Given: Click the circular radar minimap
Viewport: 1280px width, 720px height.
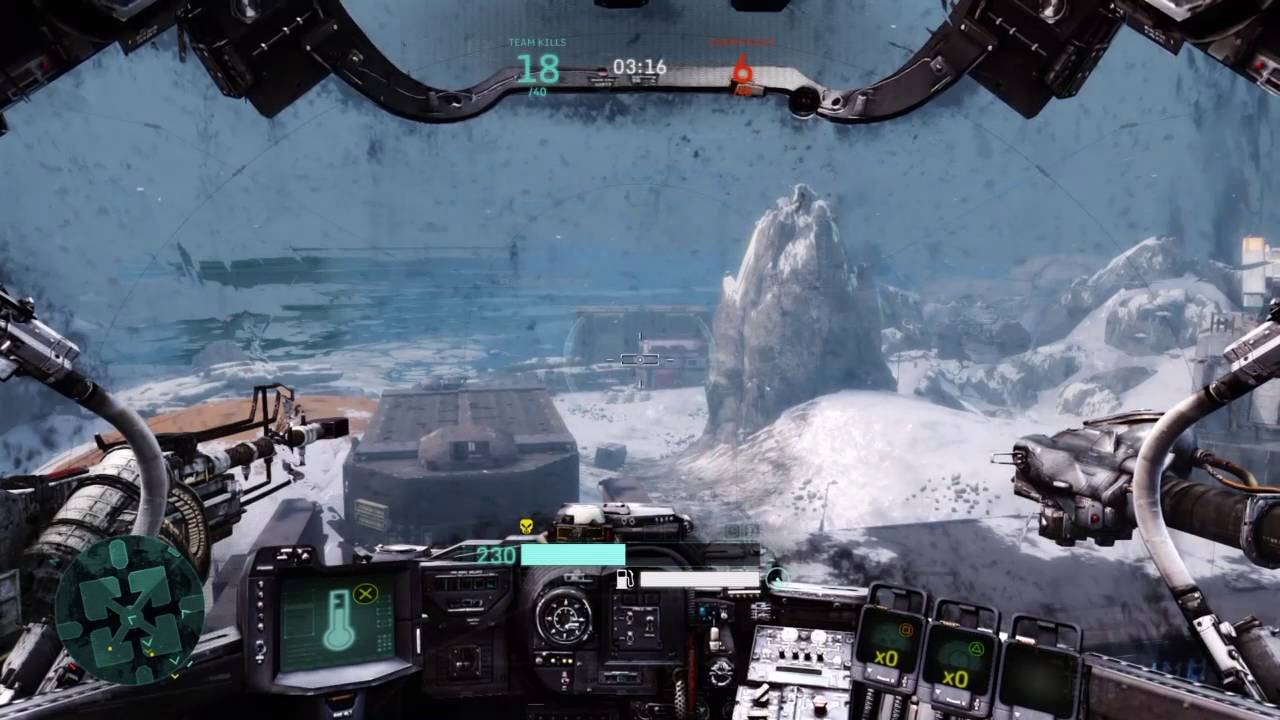Looking at the screenshot, I should 128,609.
